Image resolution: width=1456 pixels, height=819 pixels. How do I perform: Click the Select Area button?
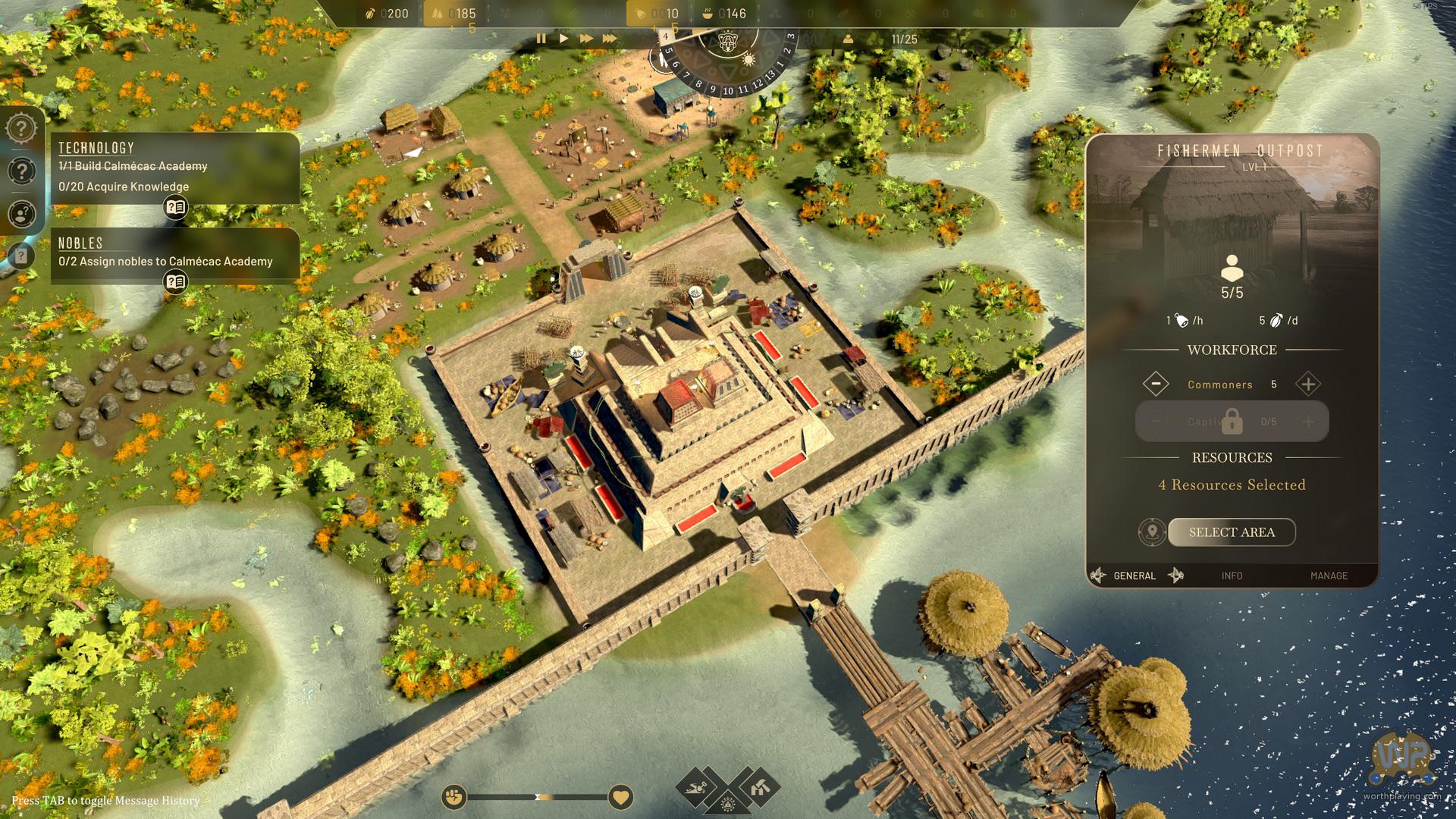pos(1232,532)
